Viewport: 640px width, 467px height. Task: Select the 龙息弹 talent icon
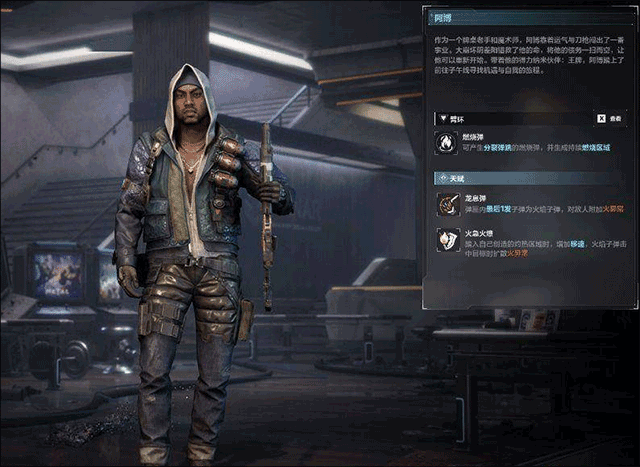(x=447, y=205)
